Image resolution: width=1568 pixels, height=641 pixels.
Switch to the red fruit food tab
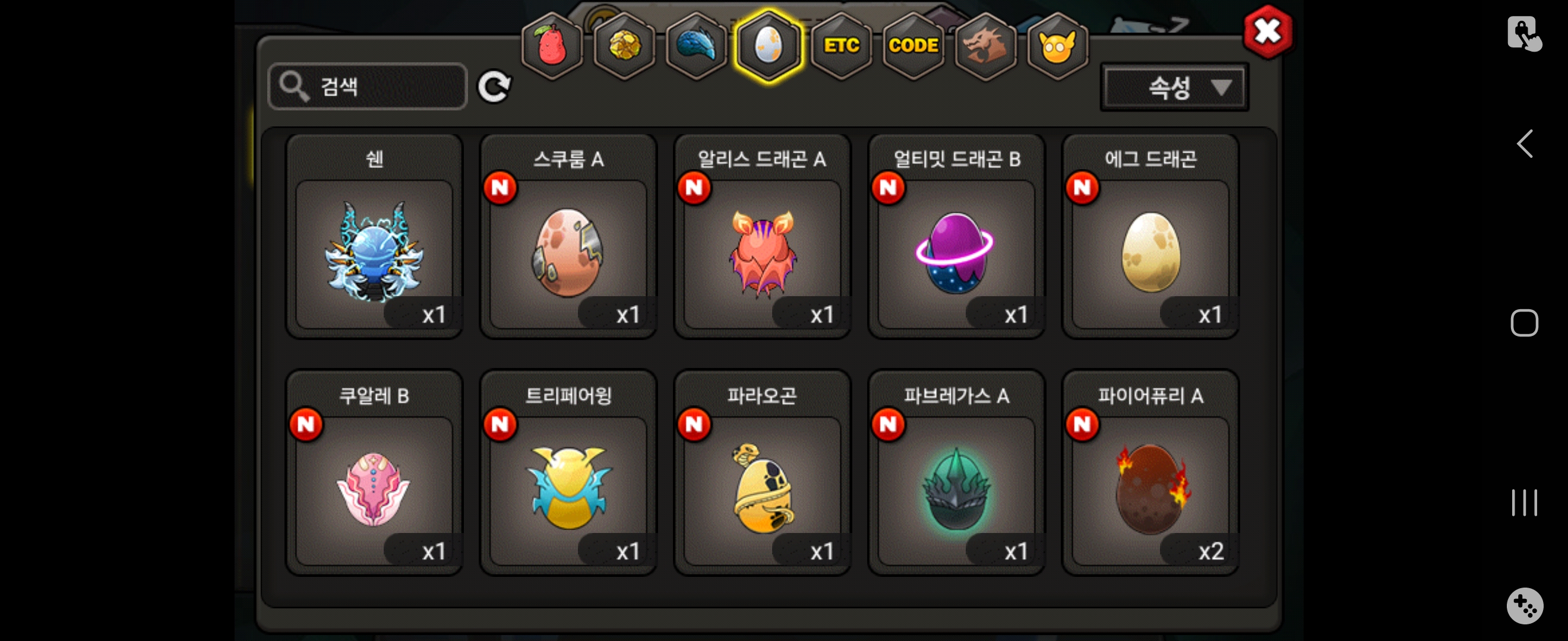pyautogui.click(x=552, y=46)
